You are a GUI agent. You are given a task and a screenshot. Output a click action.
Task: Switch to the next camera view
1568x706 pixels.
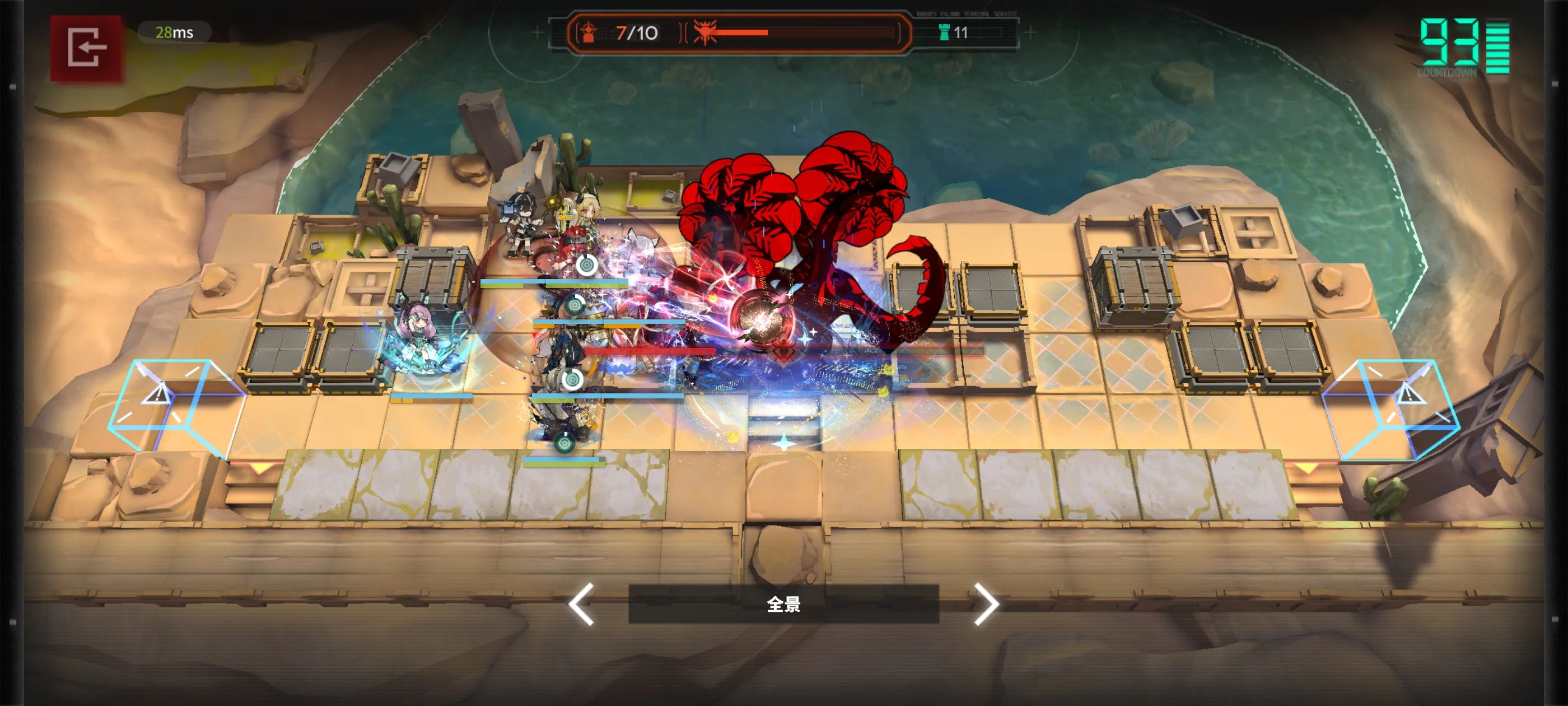tap(986, 603)
